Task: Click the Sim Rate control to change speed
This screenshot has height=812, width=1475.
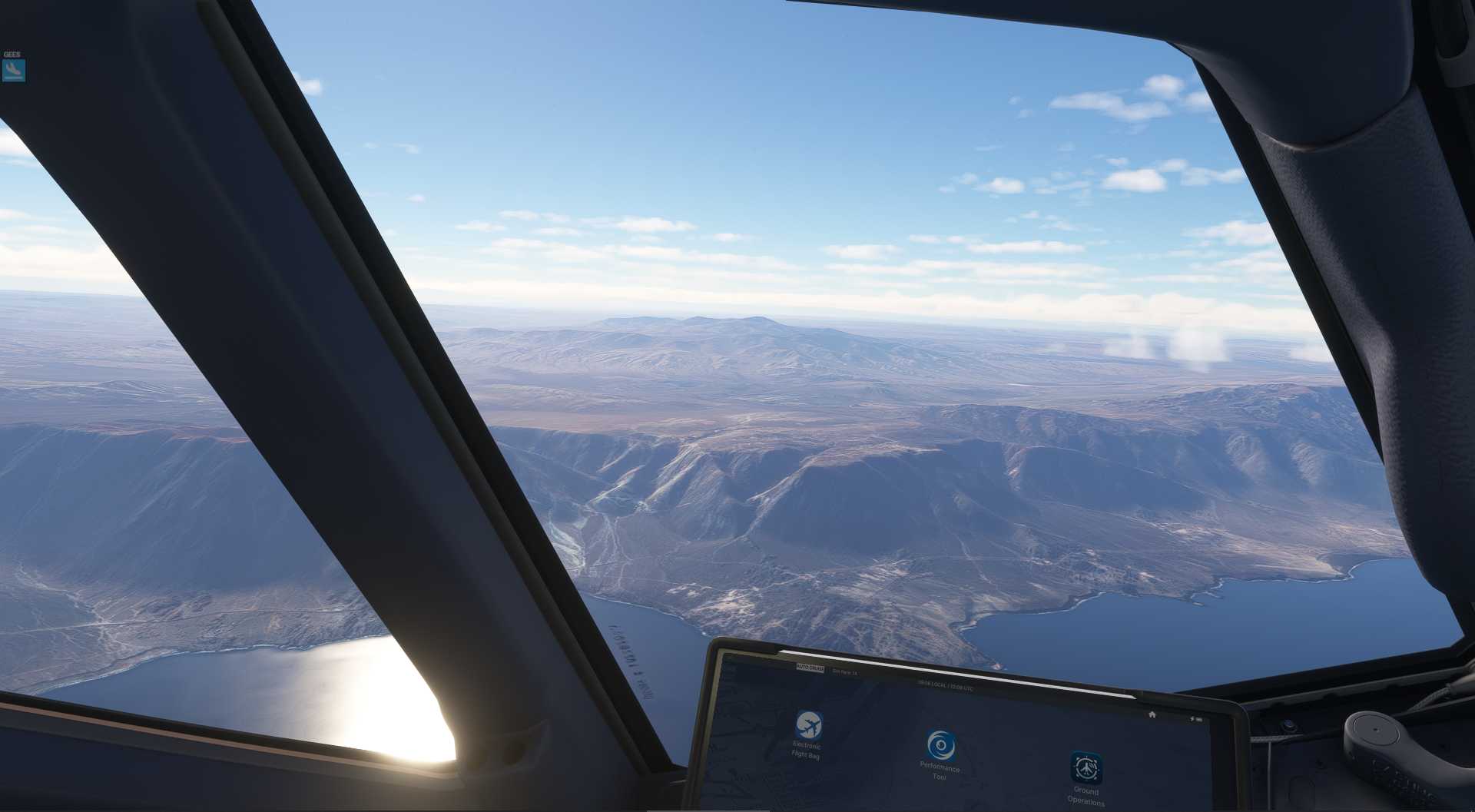Action: coord(846,673)
